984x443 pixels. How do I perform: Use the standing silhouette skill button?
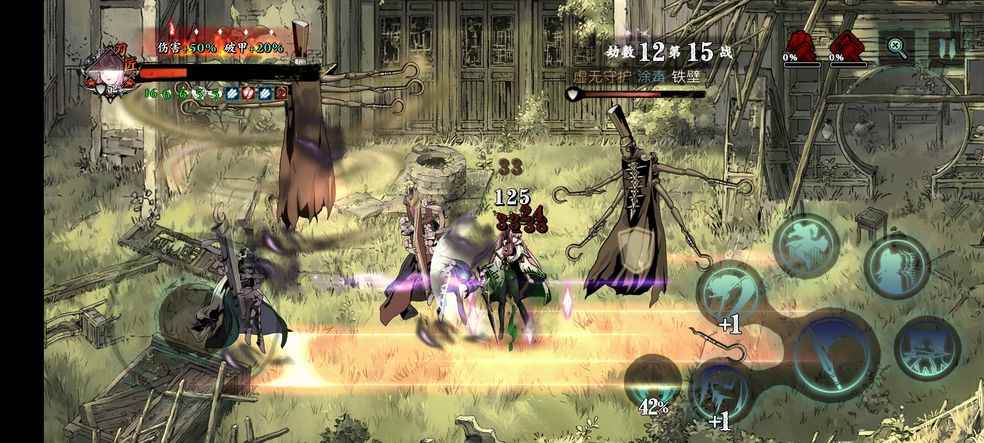tap(897, 266)
